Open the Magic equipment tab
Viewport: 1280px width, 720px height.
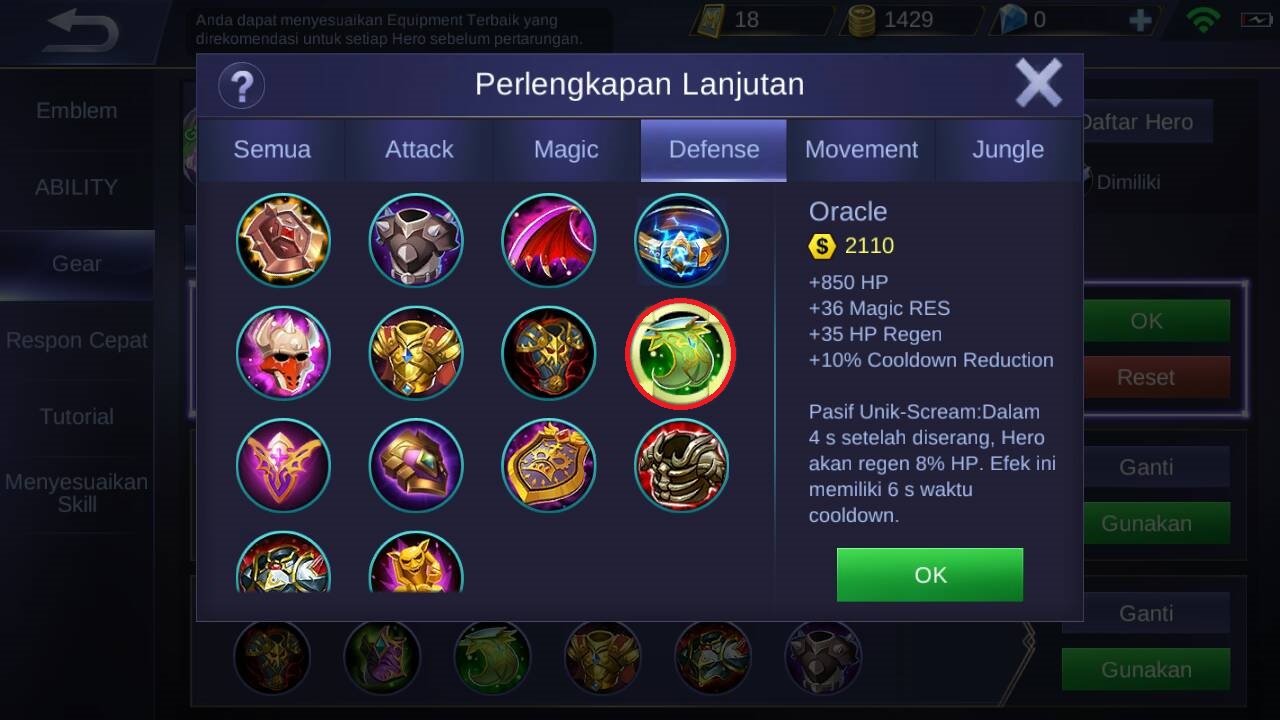tap(566, 150)
